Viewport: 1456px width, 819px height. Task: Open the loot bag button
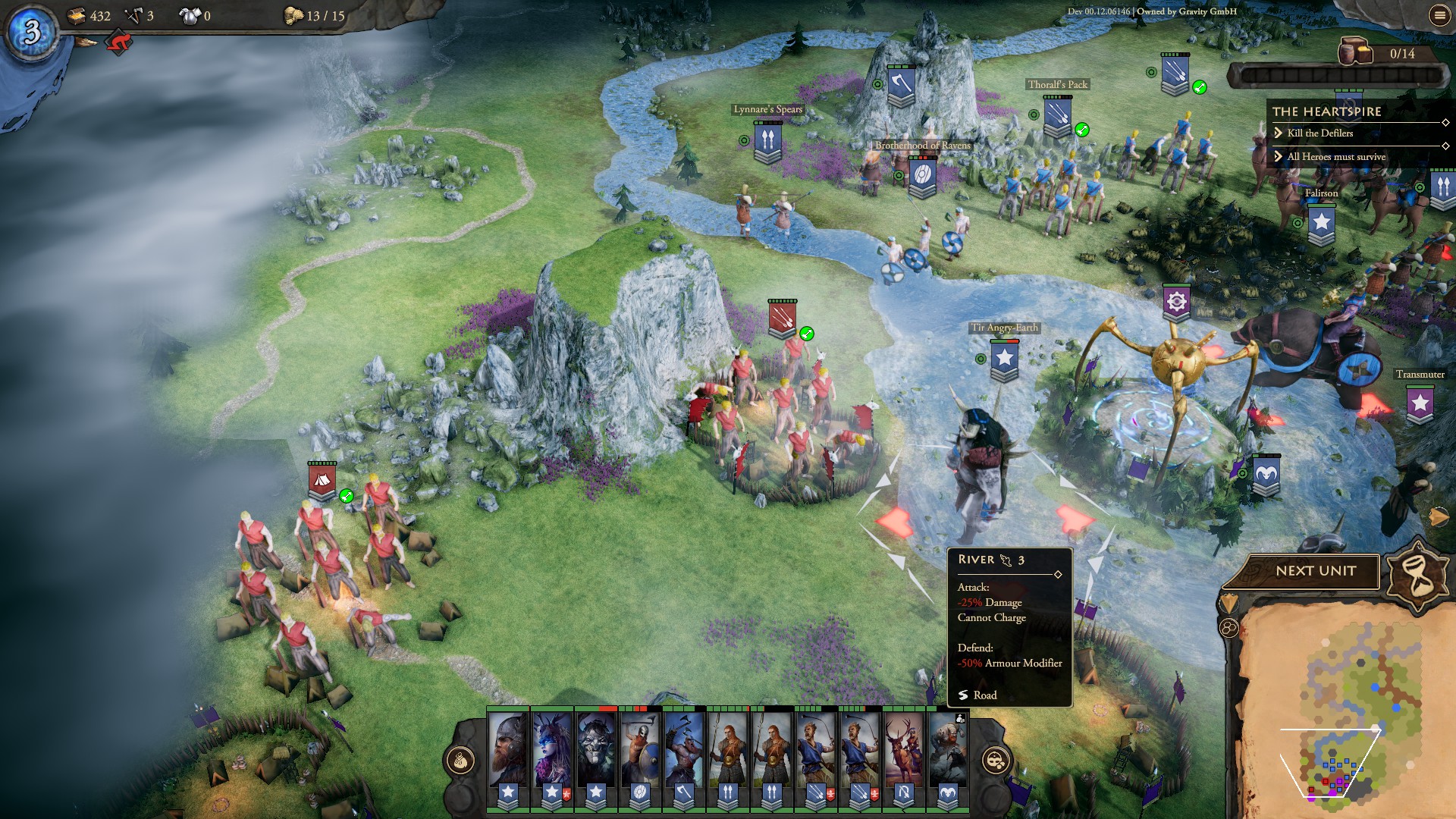460,760
